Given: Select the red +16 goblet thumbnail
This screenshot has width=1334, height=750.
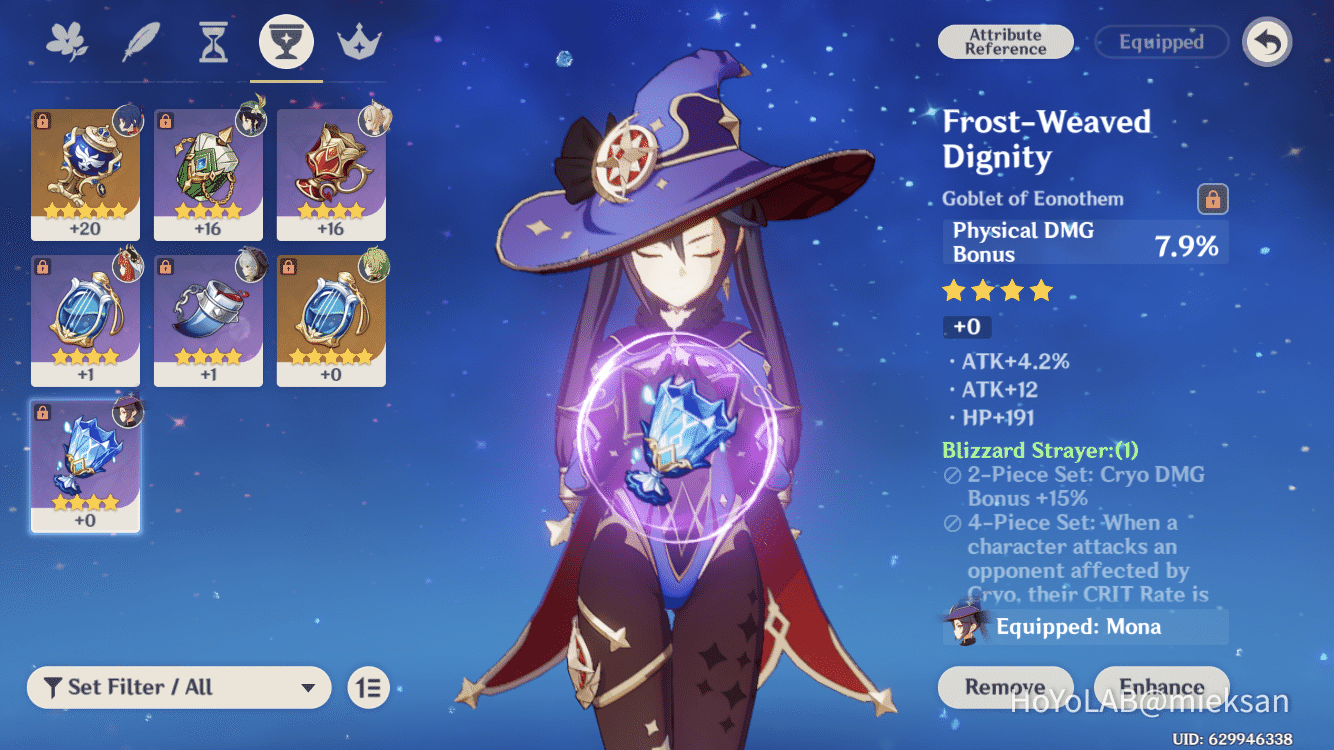Looking at the screenshot, I should [x=330, y=175].
